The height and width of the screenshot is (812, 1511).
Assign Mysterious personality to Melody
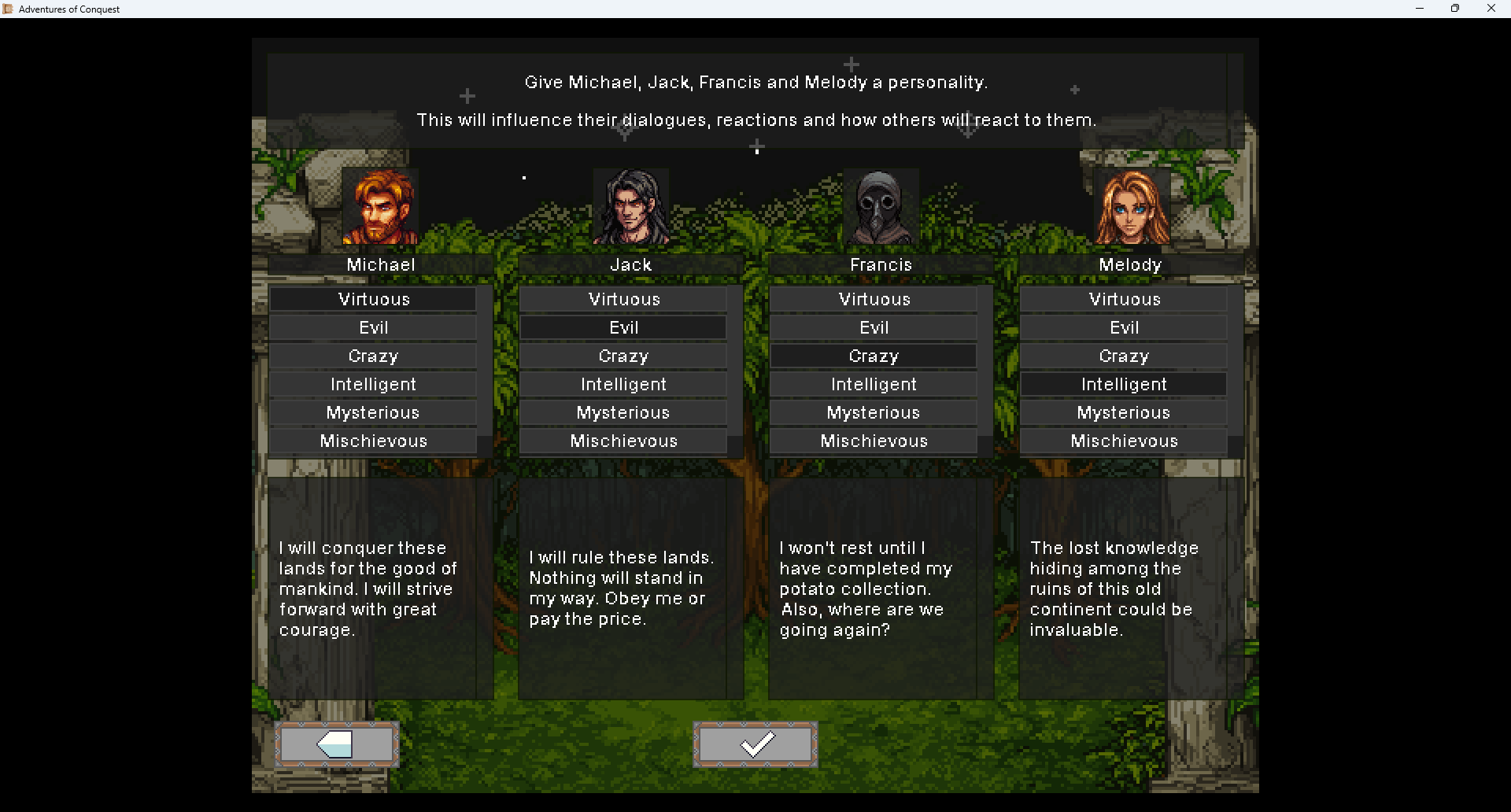pos(1124,412)
